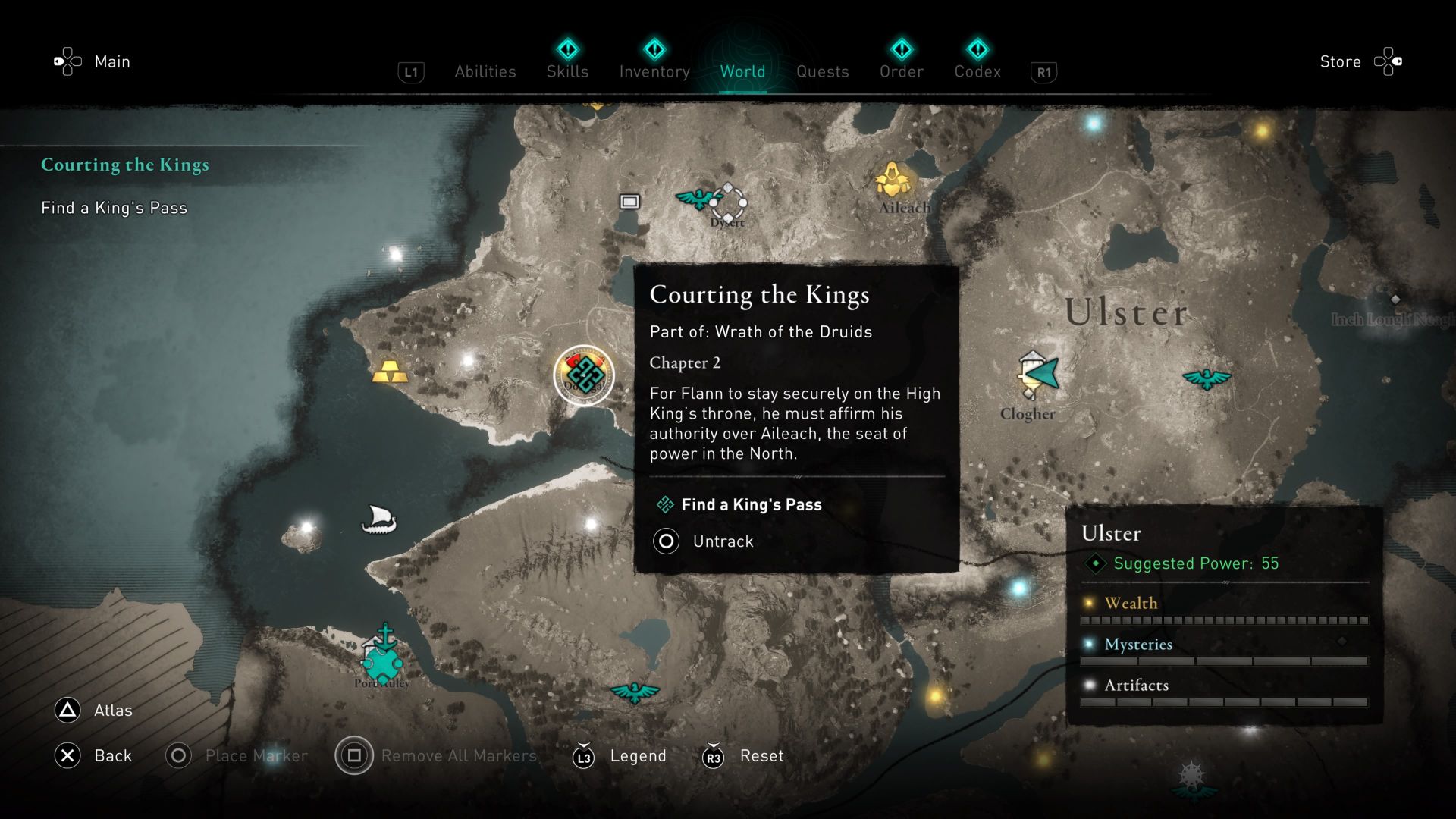Click the small white house icon near Dysert

[629, 202]
